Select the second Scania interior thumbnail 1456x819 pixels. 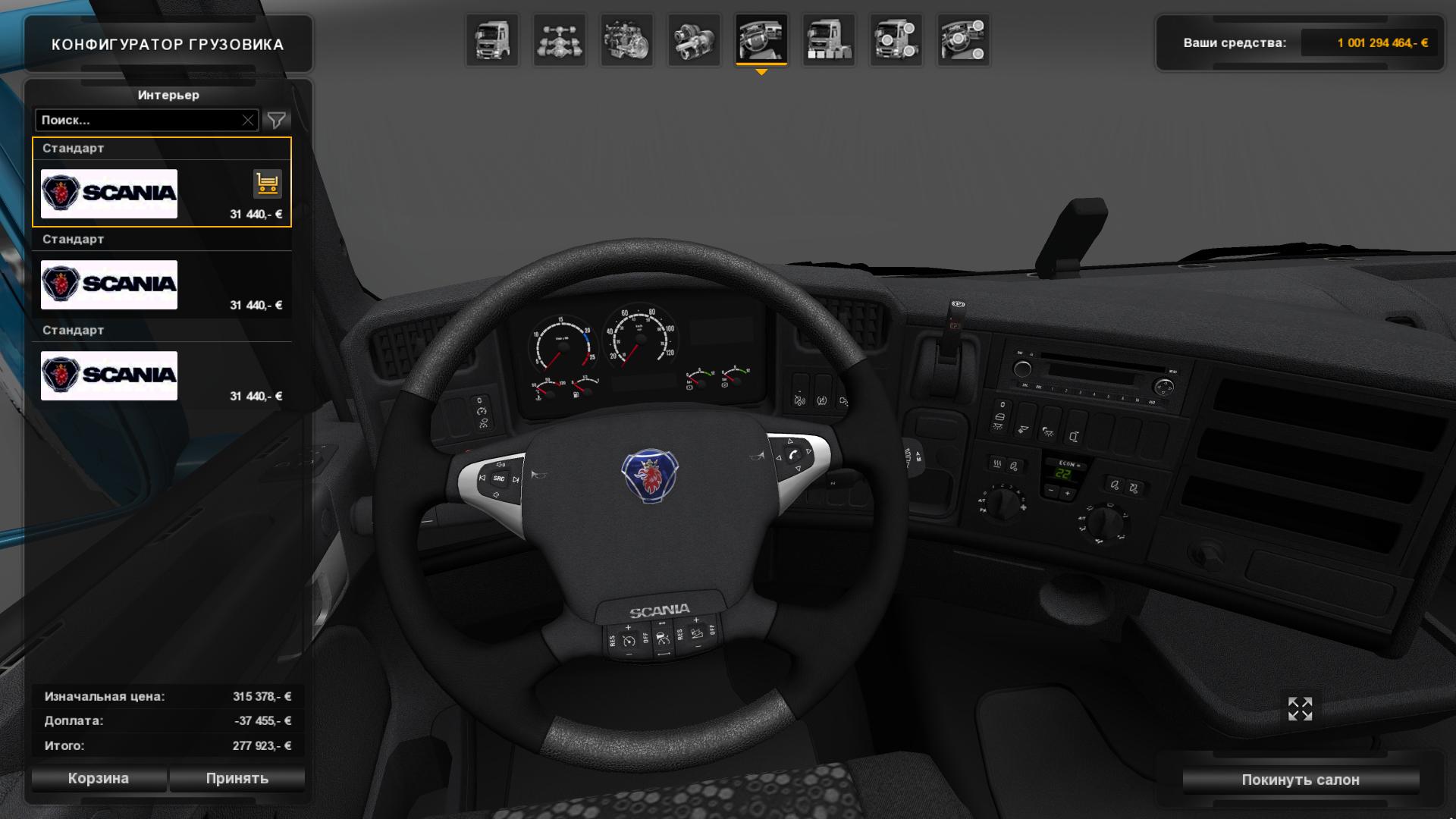coord(108,284)
